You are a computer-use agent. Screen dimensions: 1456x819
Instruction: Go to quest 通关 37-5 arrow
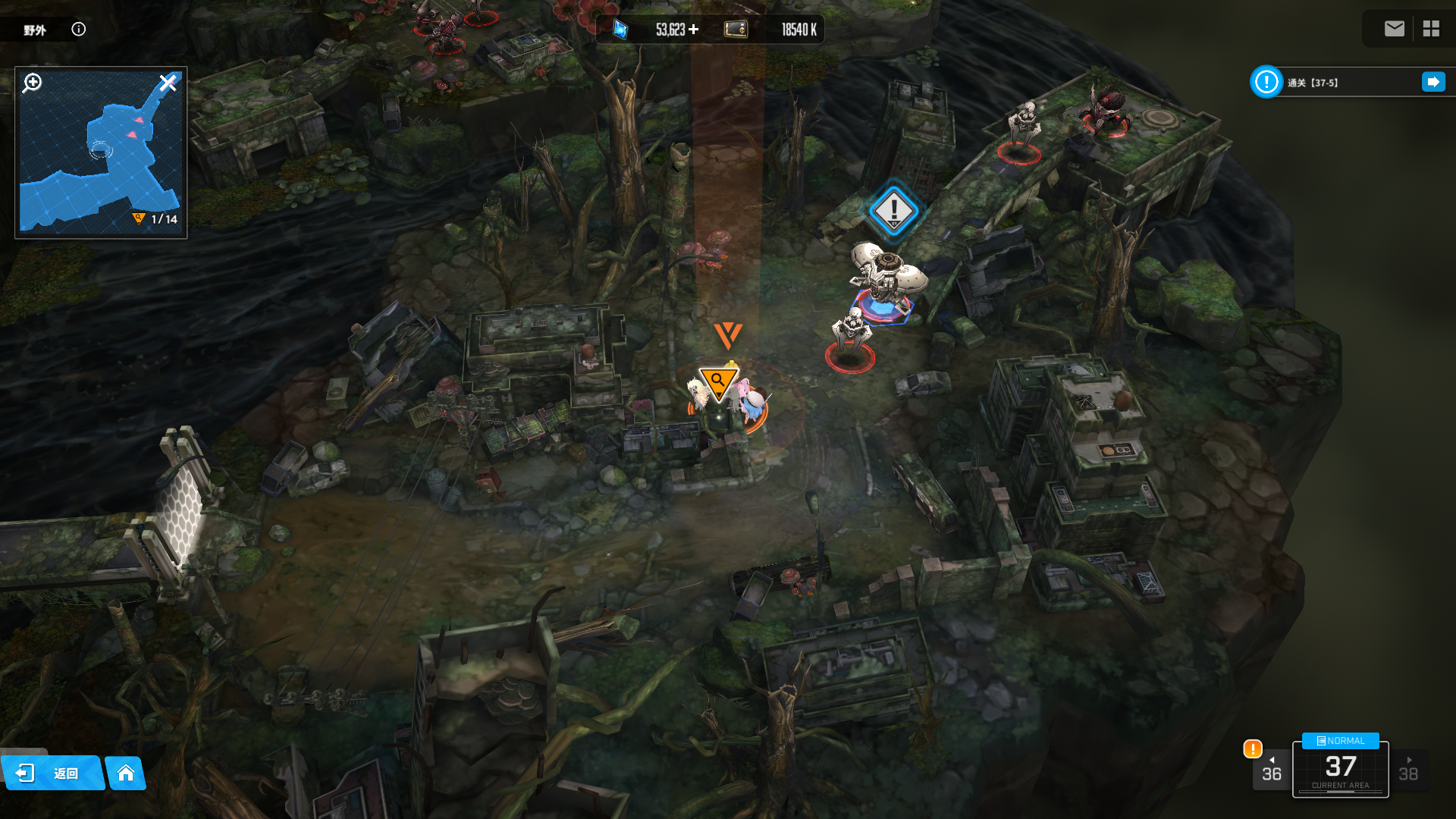(x=1433, y=82)
